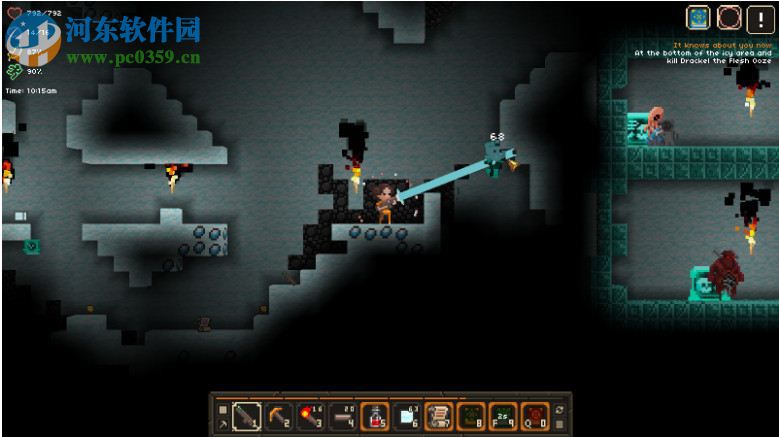Use the red potion in slot 5
The image size is (779, 437).
tap(375, 415)
